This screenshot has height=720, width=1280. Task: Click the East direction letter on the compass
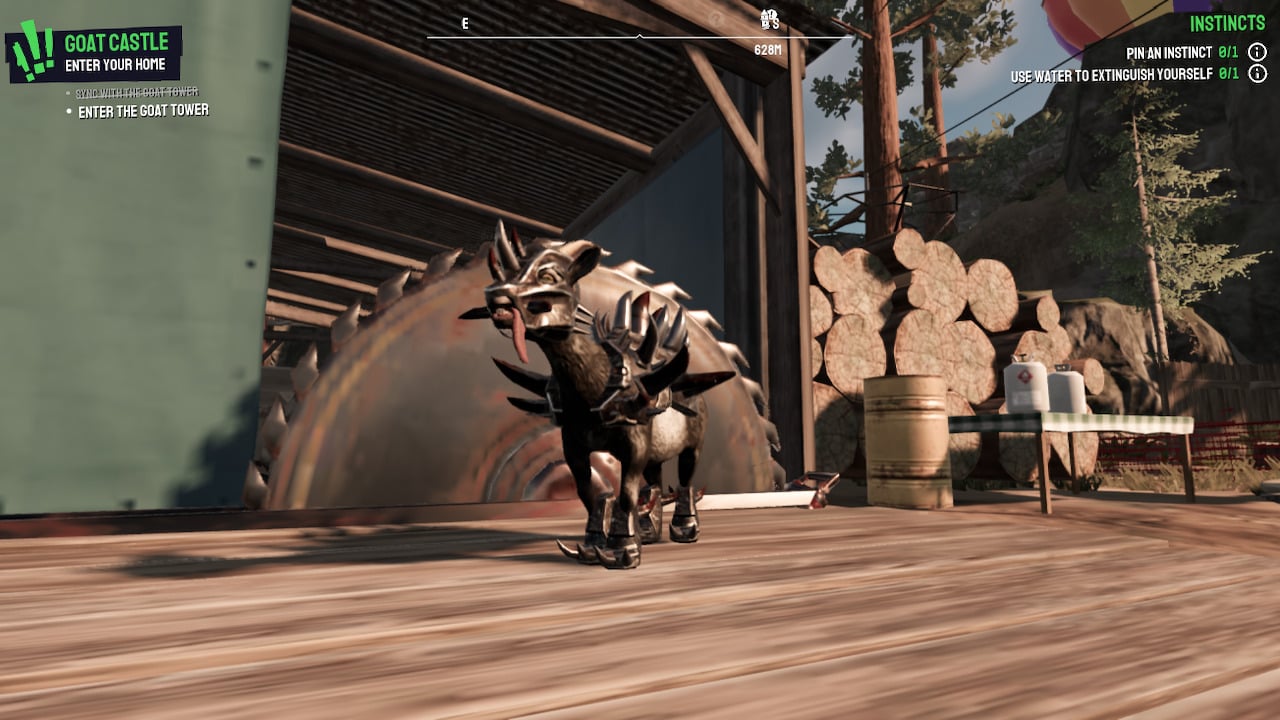[x=465, y=21]
